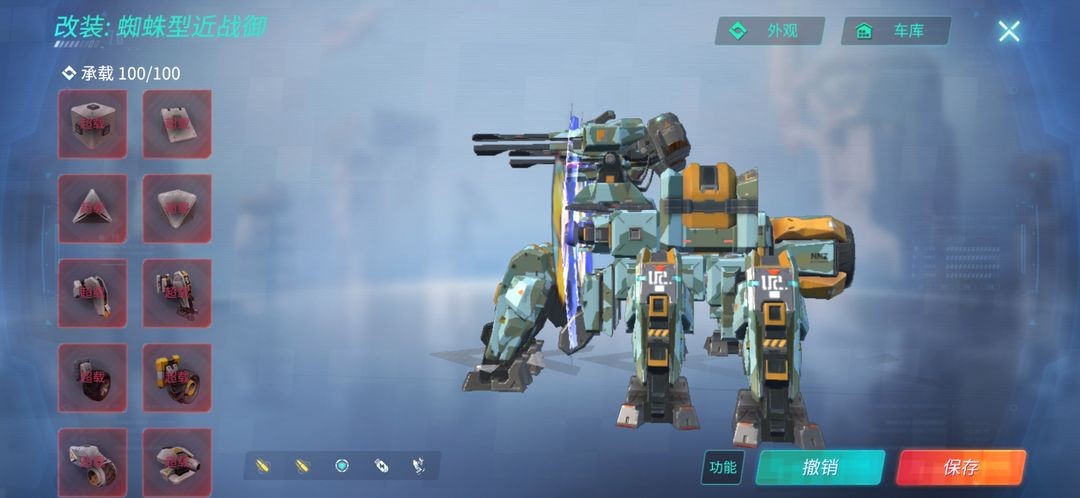Undo changes with 撤销
The image size is (1080, 498).
pyautogui.click(x=820, y=467)
